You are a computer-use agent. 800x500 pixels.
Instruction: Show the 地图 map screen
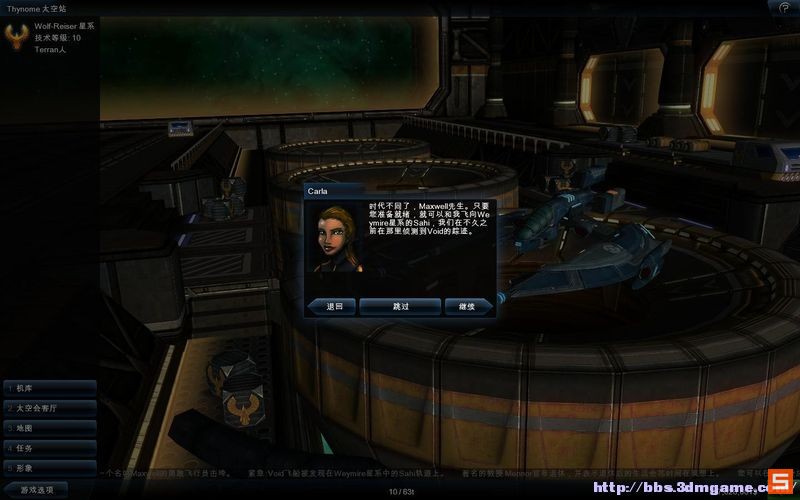[x=50, y=428]
